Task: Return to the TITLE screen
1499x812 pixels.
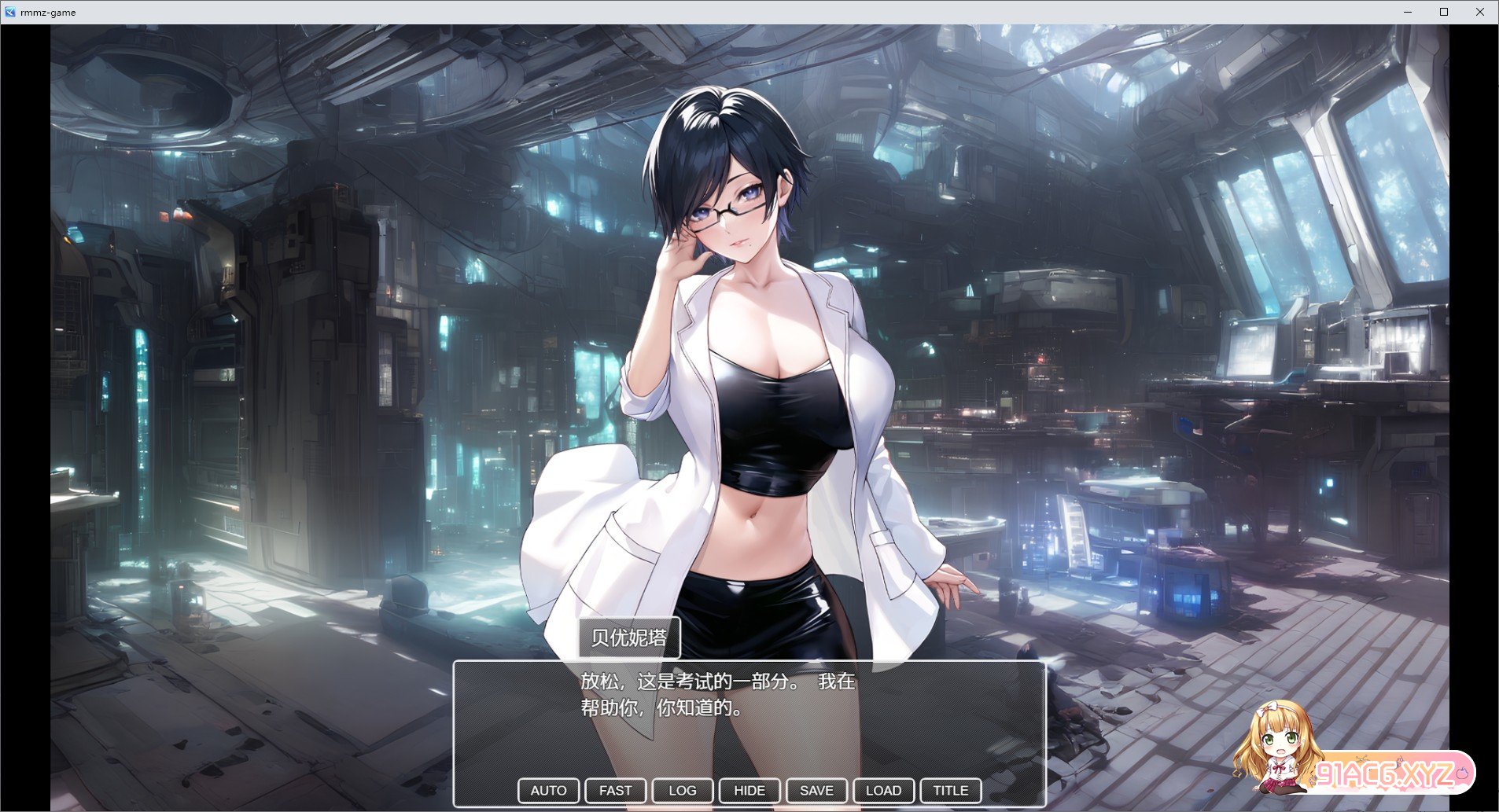Action: 950,791
